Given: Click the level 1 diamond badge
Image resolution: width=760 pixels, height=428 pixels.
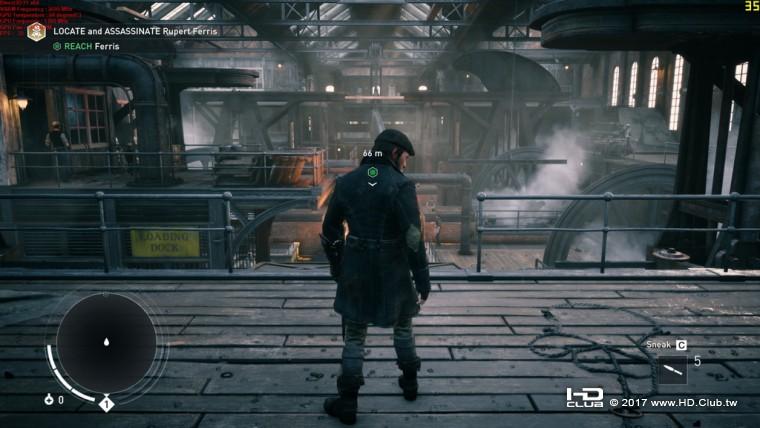Looking at the screenshot, I should 106,403.
